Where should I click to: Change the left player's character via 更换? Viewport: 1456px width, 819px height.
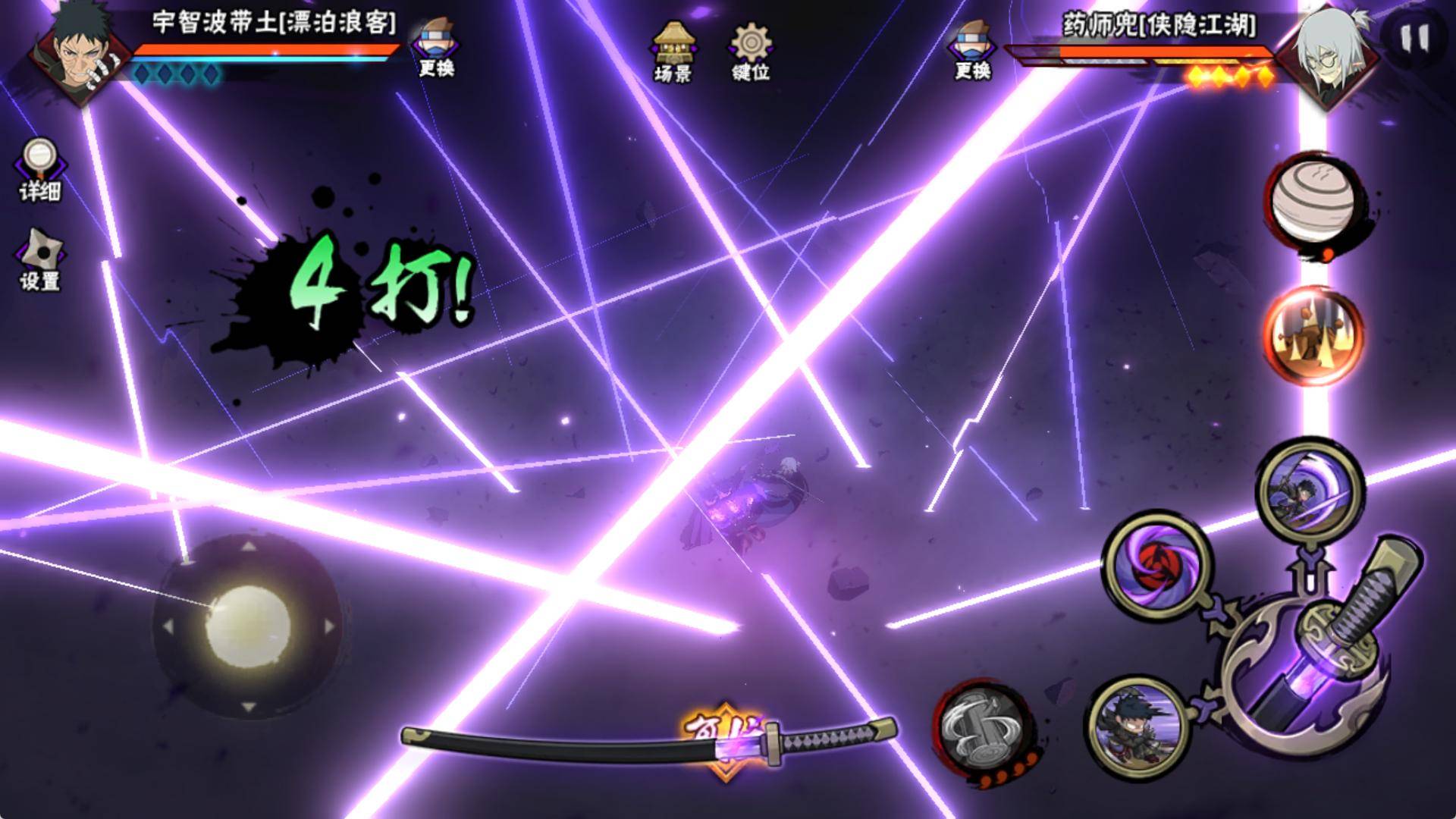(436, 49)
